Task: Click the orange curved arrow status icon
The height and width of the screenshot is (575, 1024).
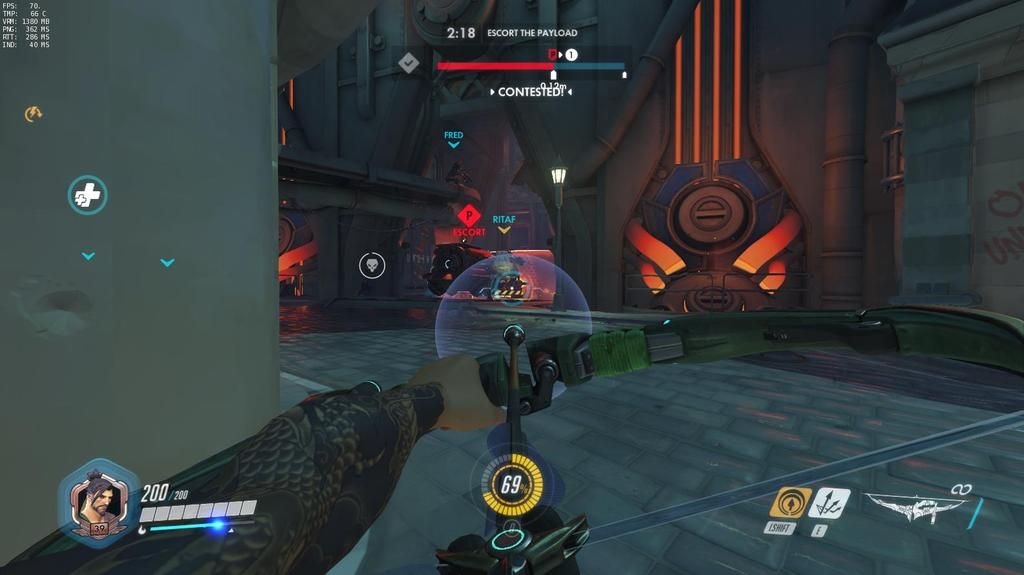Action: [x=32, y=114]
